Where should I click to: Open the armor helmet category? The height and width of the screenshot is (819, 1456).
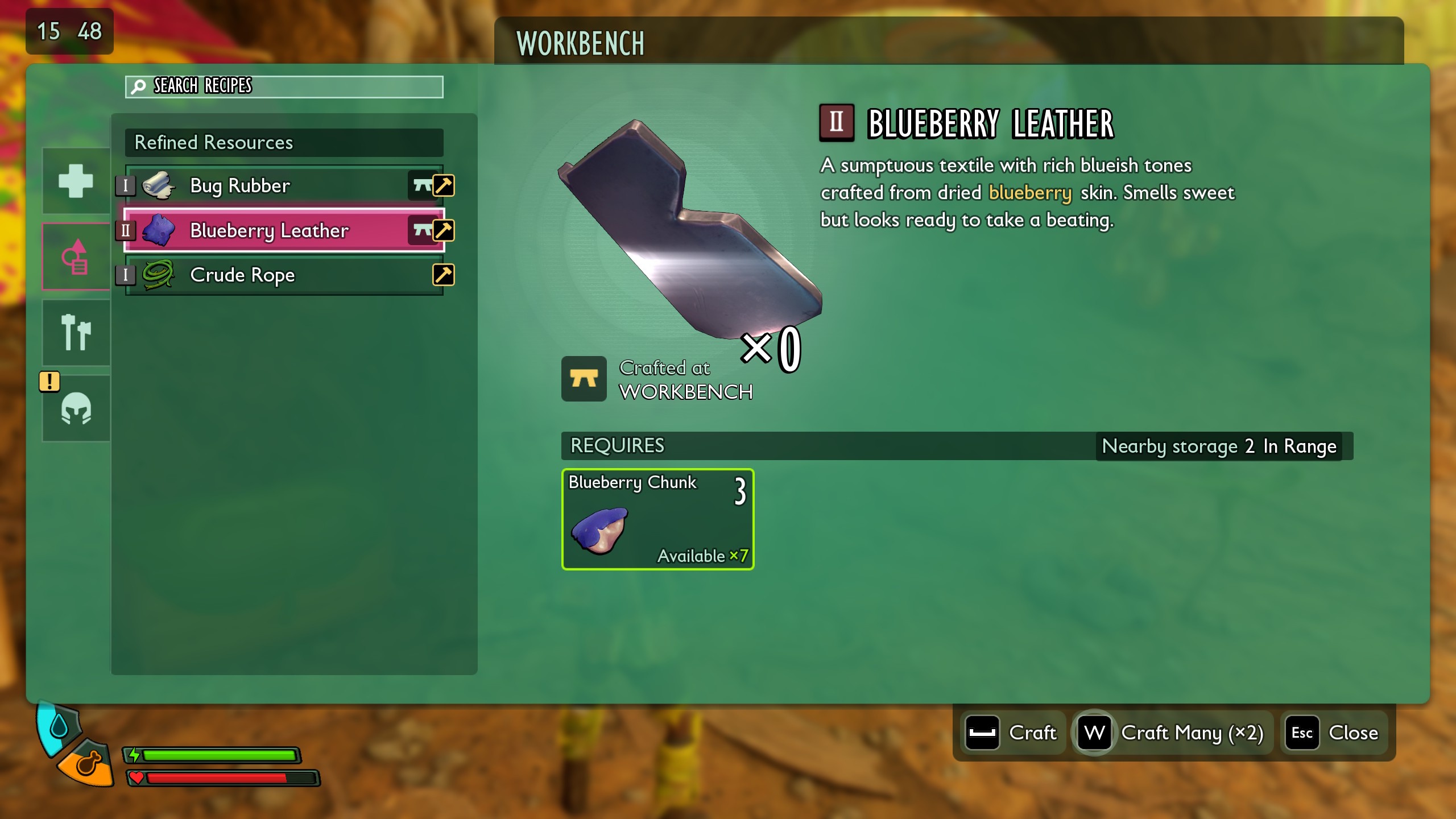tap(76, 408)
